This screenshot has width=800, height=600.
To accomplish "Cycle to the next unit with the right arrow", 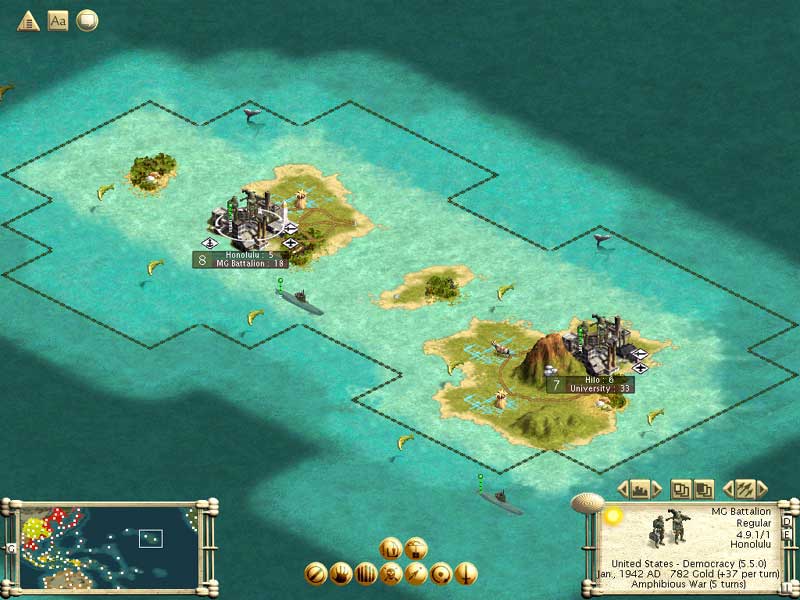I will (762, 489).
